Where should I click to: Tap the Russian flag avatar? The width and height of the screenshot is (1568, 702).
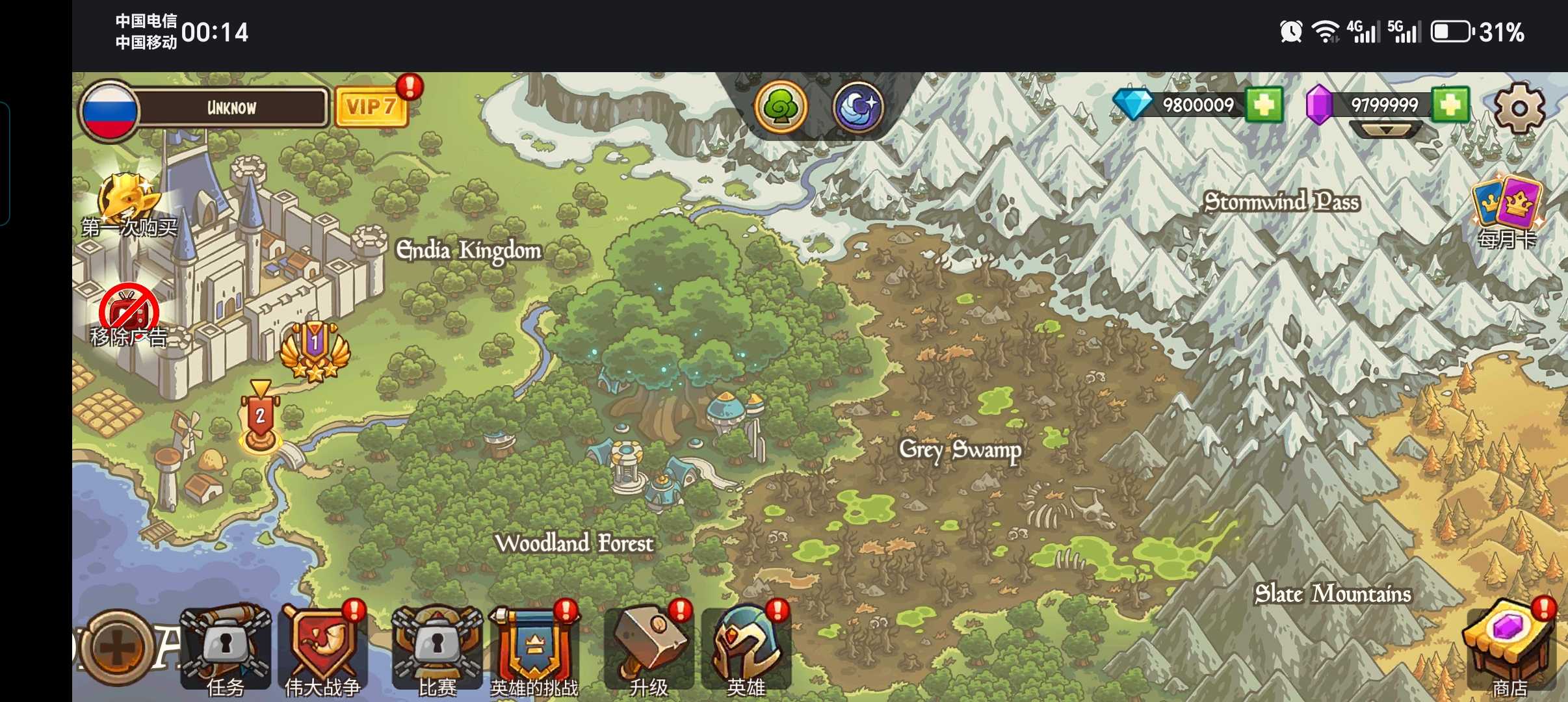(x=109, y=110)
